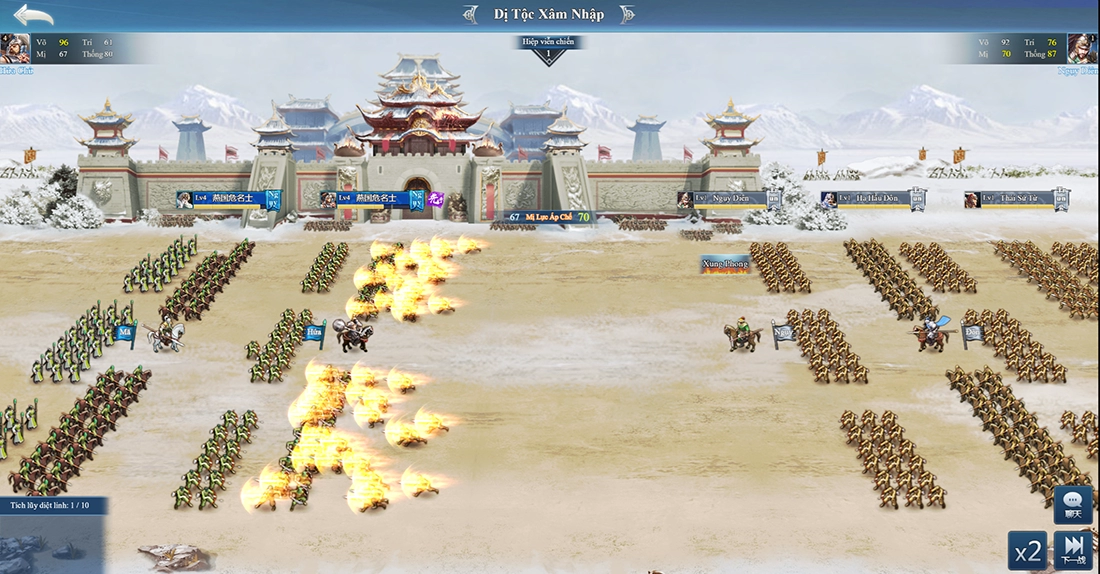Go back with the arrow button
The width and height of the screenshot is (1100, 574).
33,16
